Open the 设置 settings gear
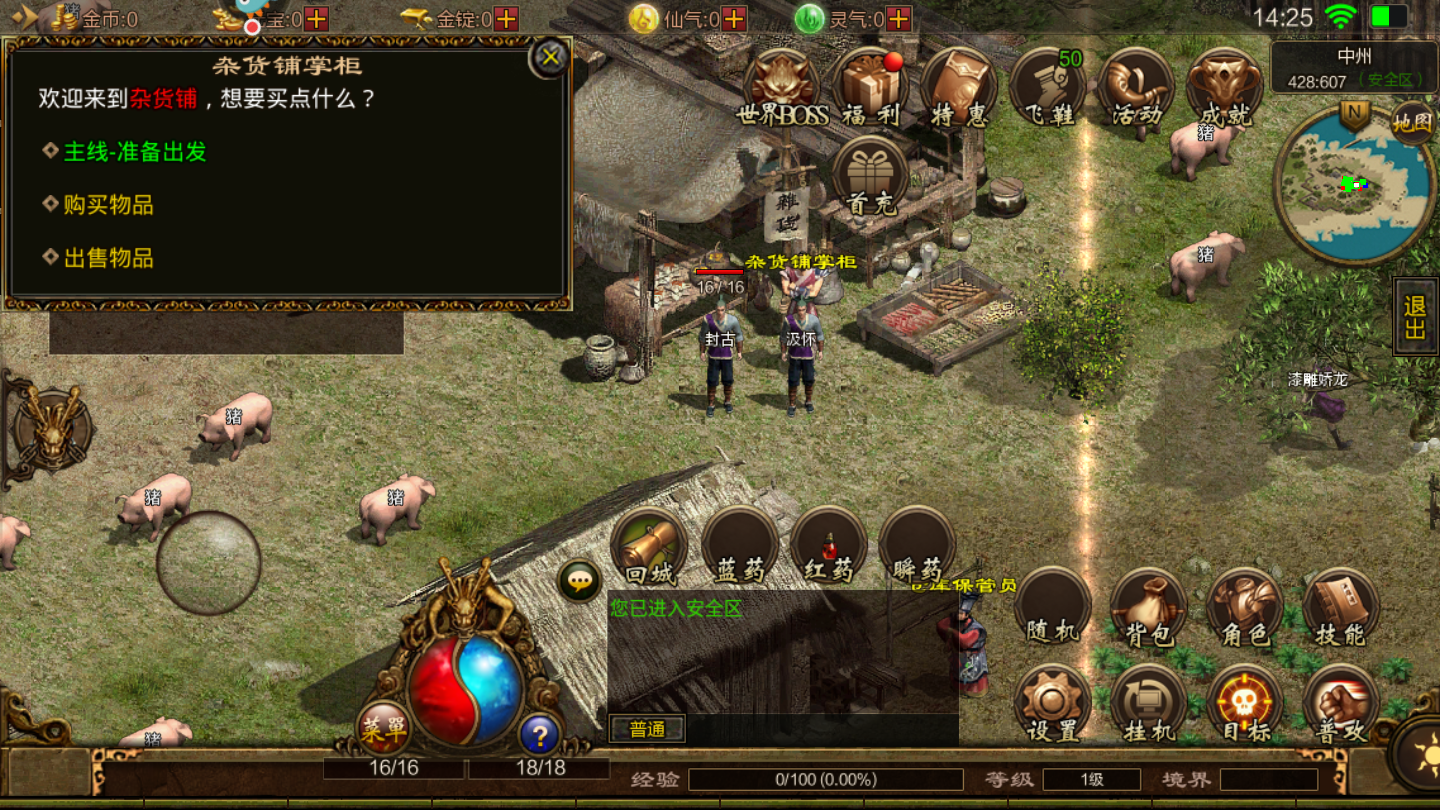The height and width of the screenshot is (810, 1440). [1052, 704]
